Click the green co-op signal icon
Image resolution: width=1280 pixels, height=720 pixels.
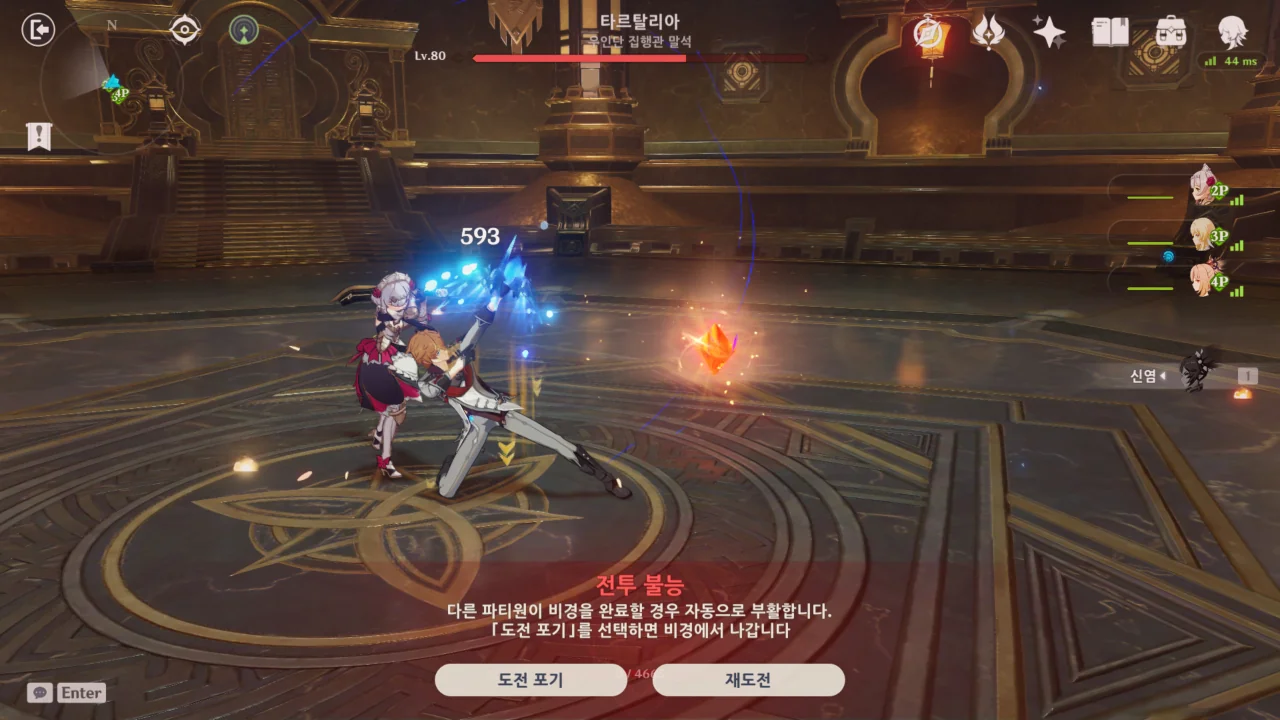point(243,30)
